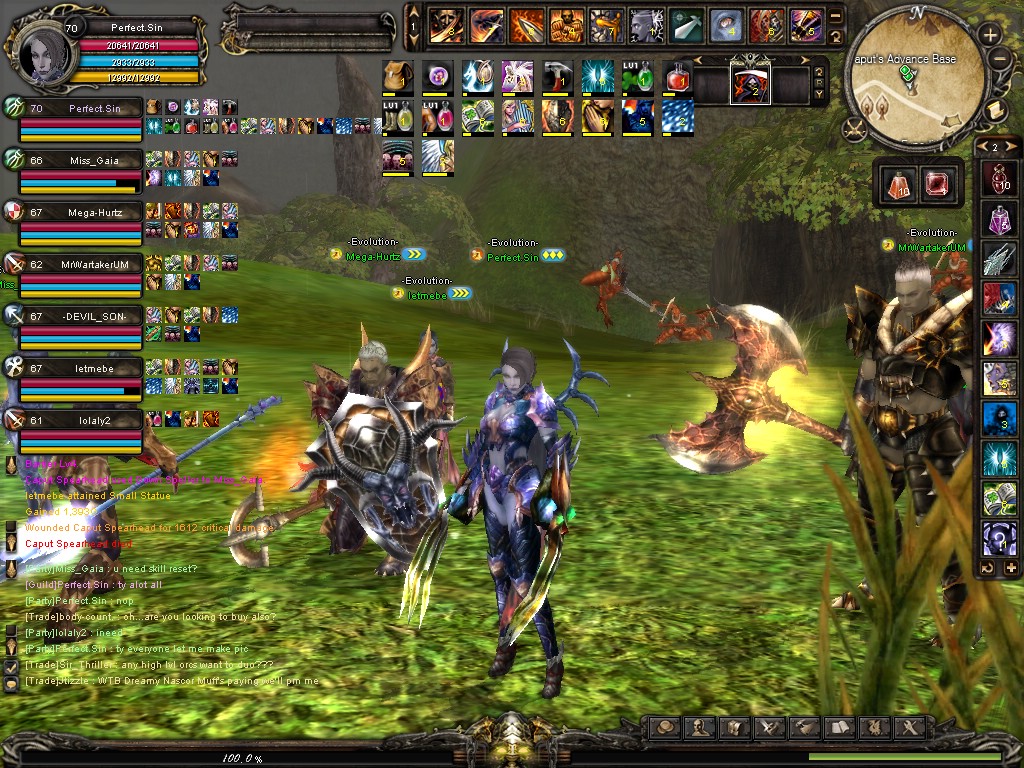The width and height of the screenshot is (1024, 768).
Task: Use the purple potion in side hotbar
Action: pyautogui.click(x=999, y=220)
